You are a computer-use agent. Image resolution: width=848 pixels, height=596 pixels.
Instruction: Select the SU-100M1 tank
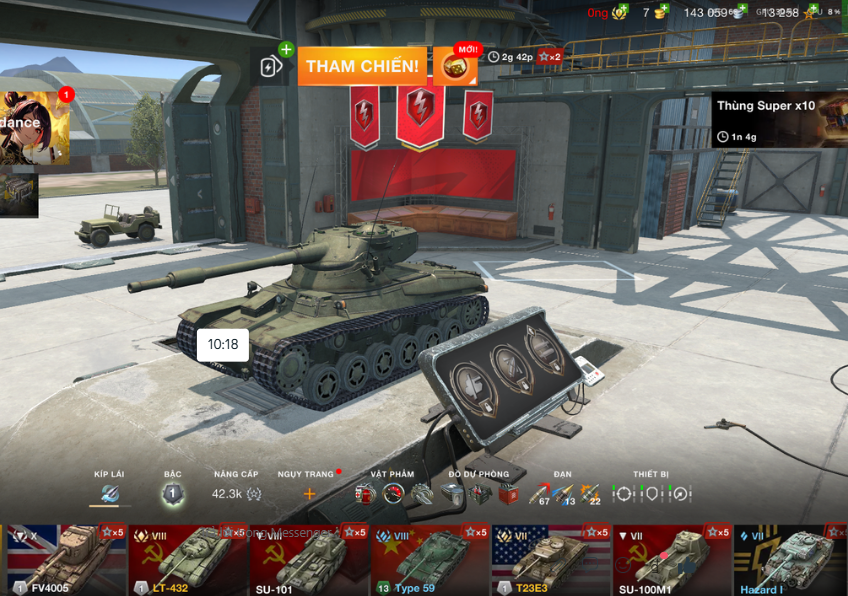(x=672, y=560)
